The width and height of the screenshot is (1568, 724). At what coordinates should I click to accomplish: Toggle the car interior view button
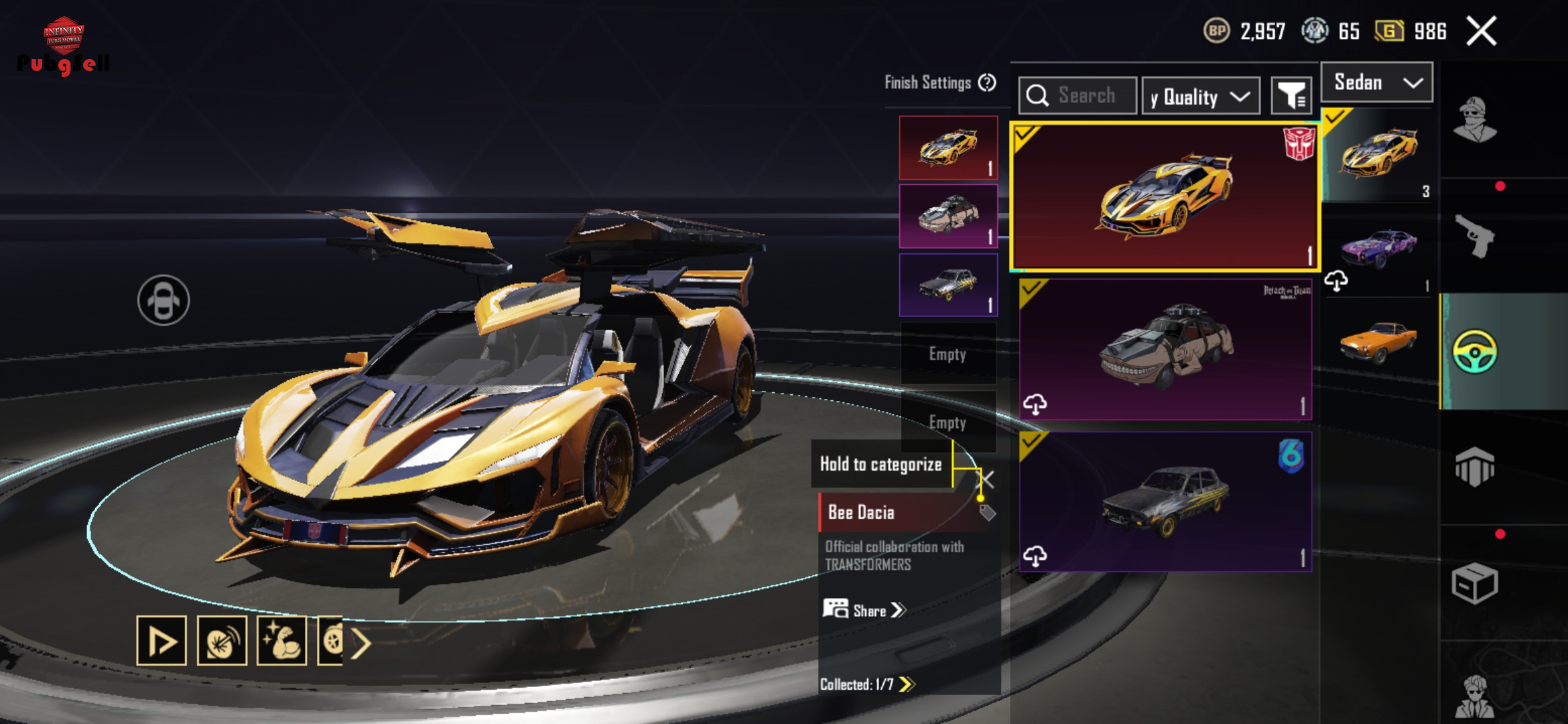click(164, 300)
